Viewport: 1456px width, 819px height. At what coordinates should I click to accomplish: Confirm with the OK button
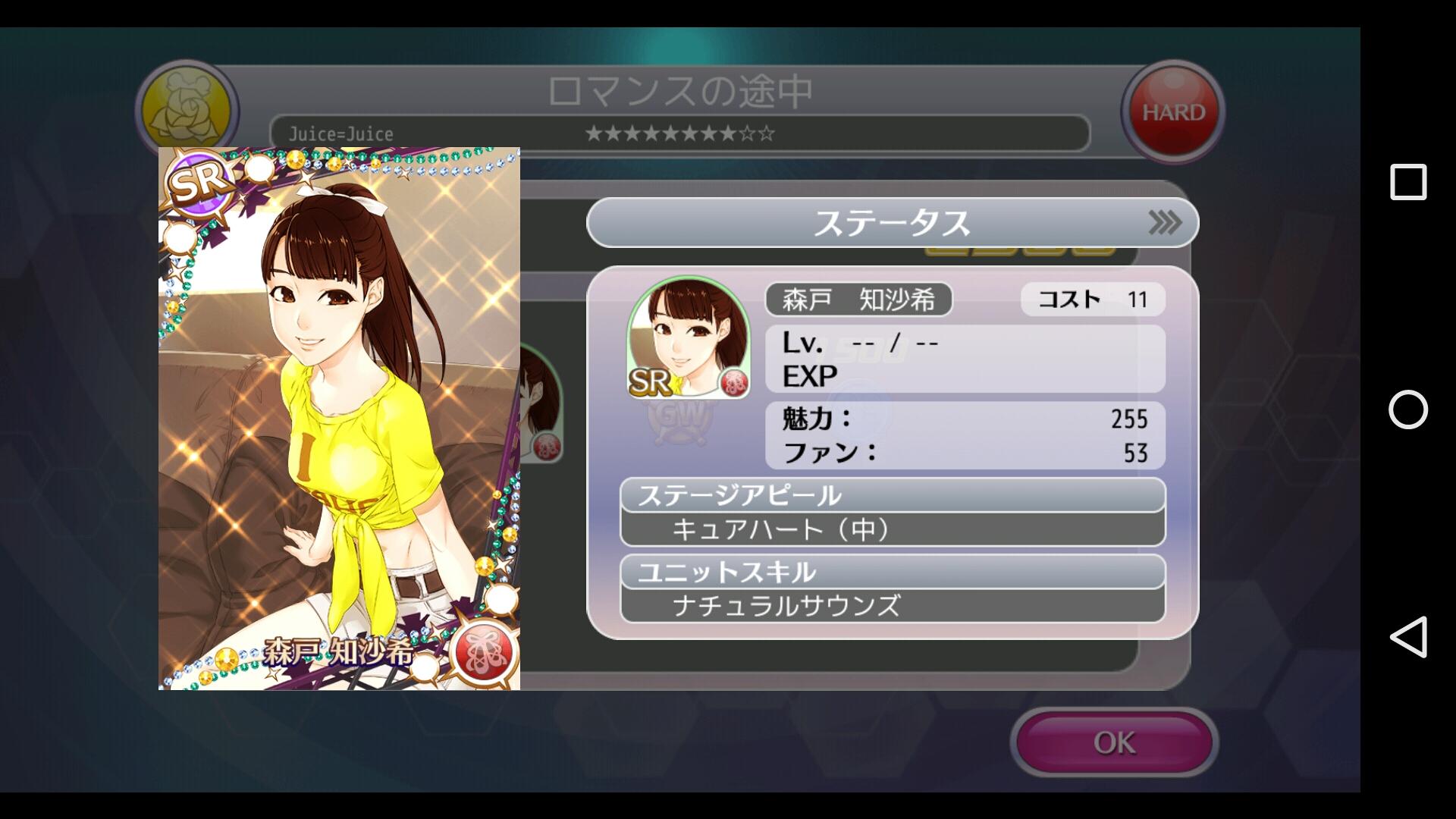pyautogui.click(x=1113, y=742)
